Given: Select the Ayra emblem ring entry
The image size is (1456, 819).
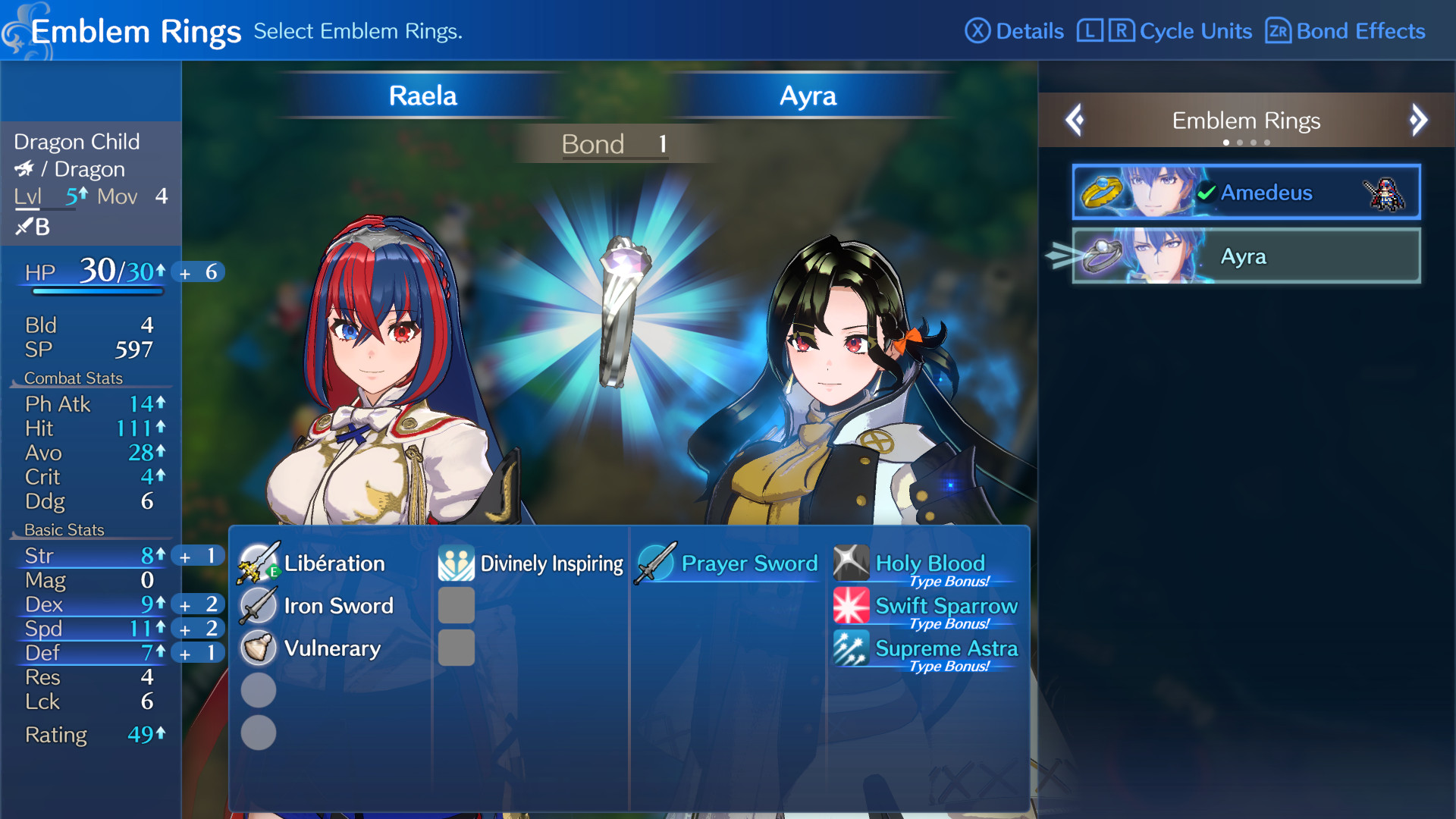Looking at the screenshot, I should click(1245, 256).
